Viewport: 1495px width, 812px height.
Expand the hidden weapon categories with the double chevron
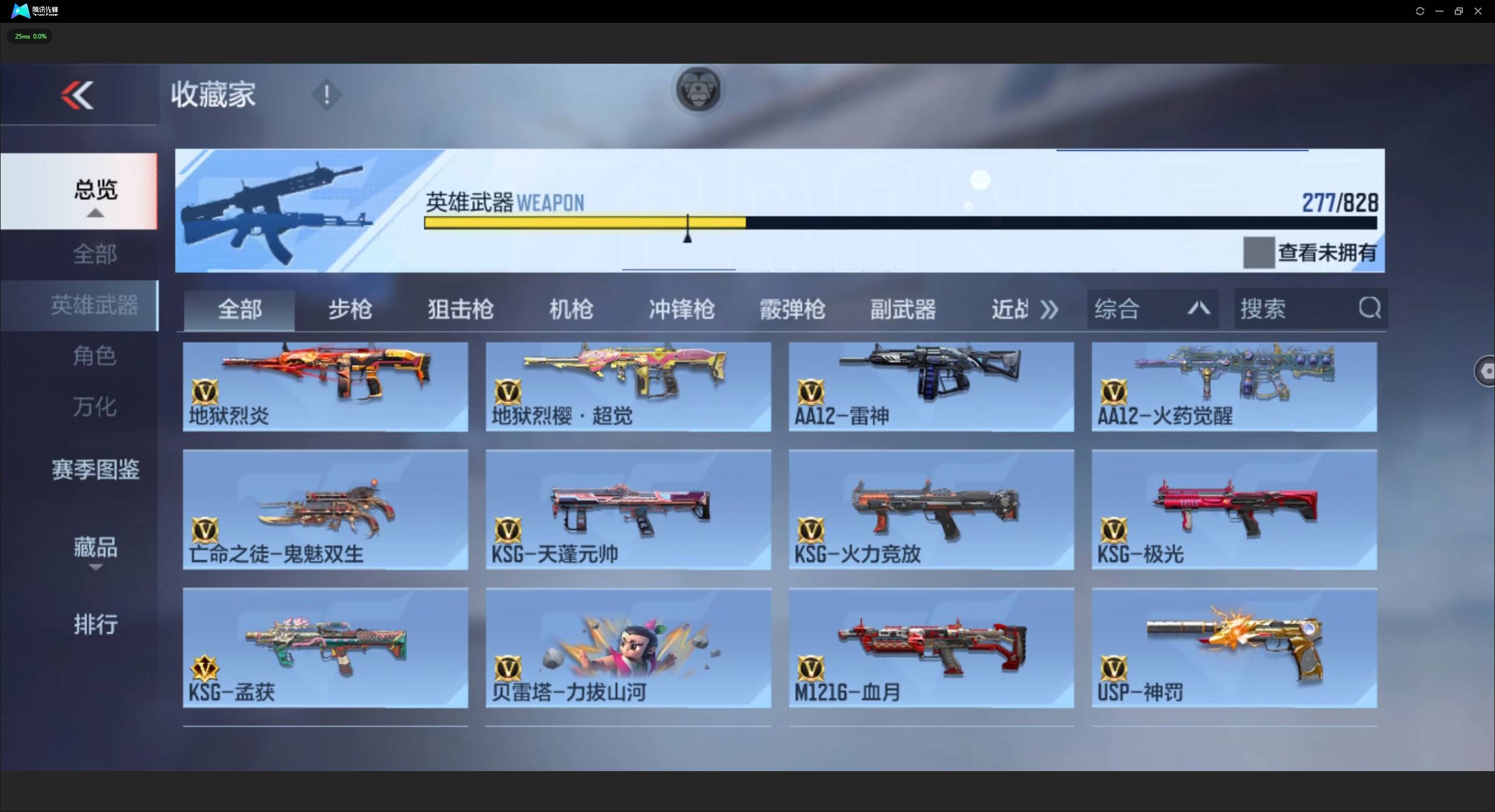(x=1048, y=308)
